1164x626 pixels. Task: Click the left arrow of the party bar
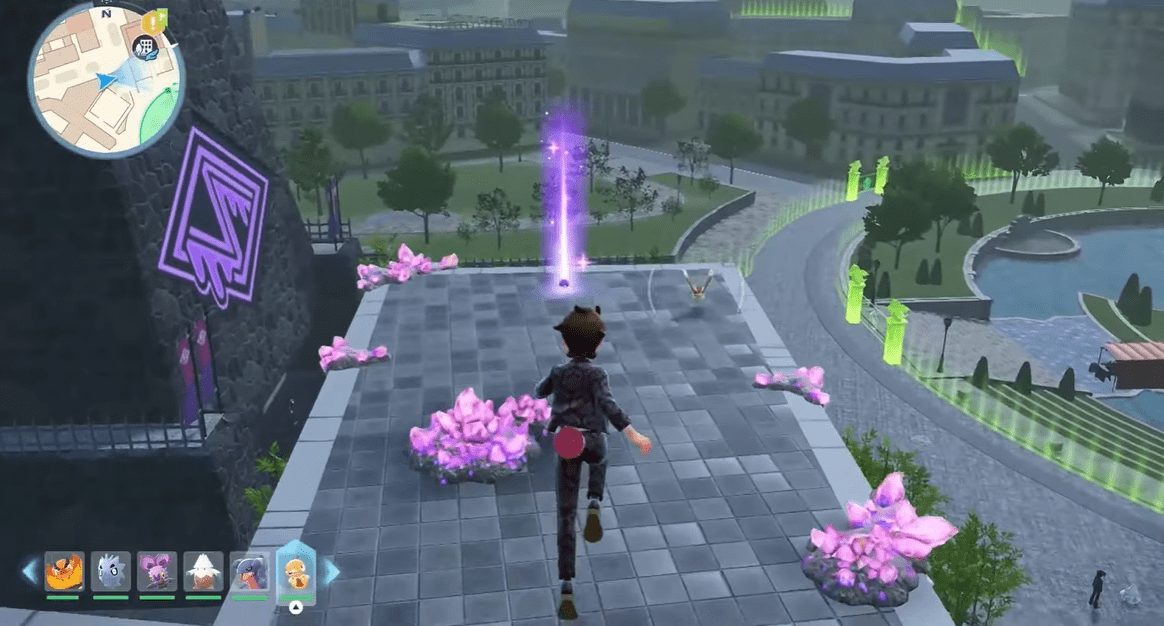[29, 572]
